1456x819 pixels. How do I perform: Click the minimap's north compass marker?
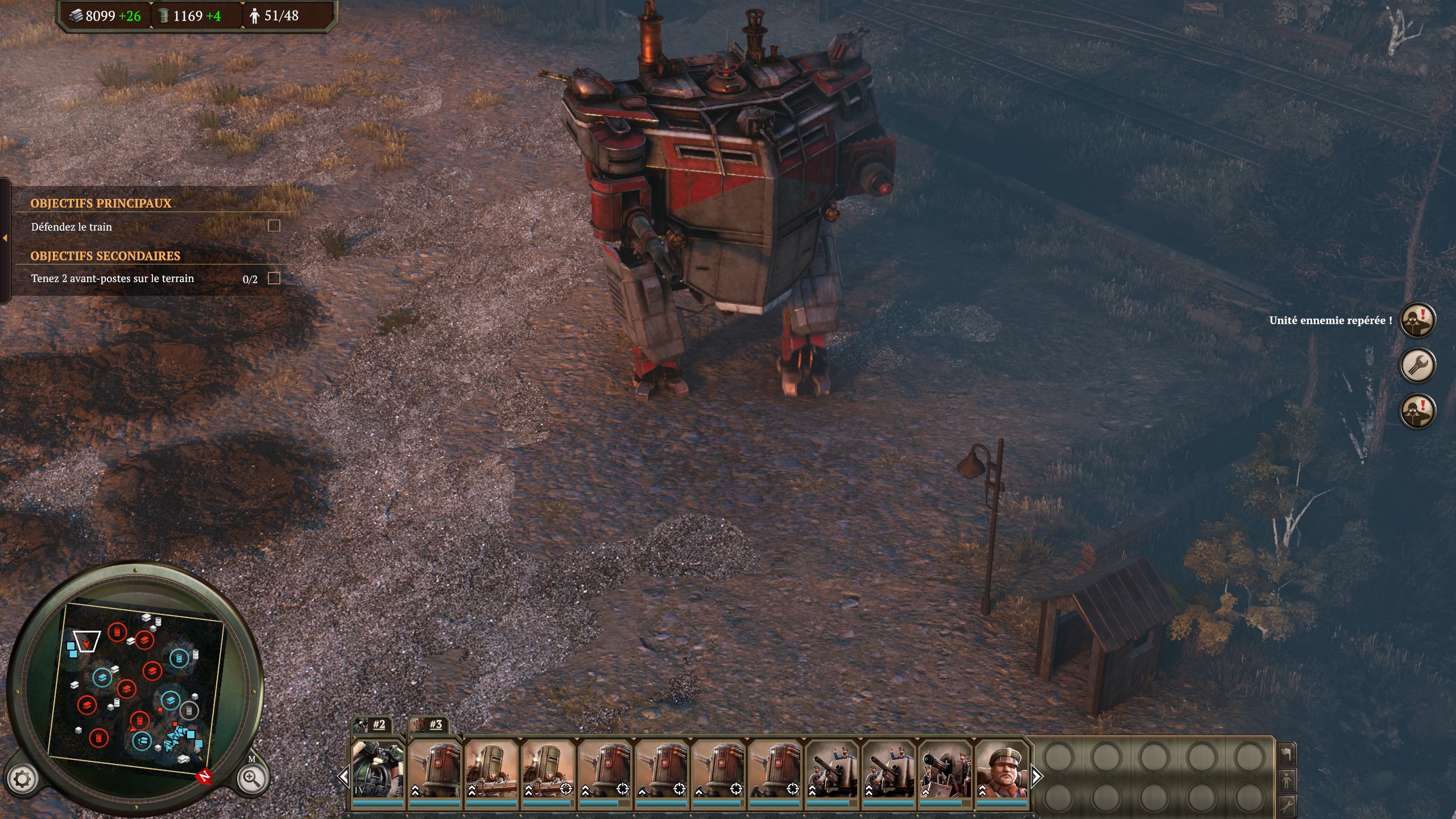tap(204, 776)
